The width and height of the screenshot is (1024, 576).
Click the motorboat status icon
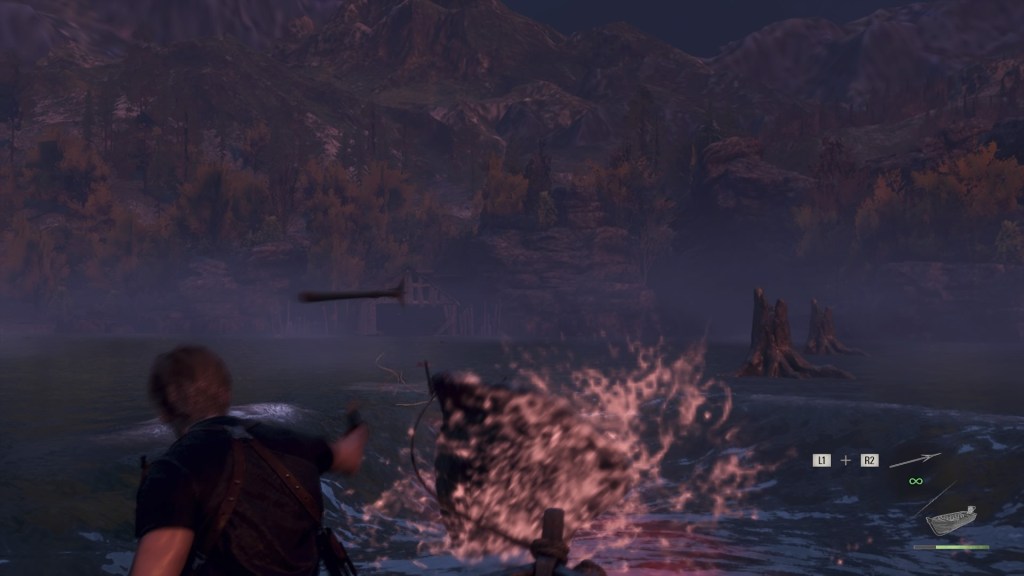pos(950,521)
